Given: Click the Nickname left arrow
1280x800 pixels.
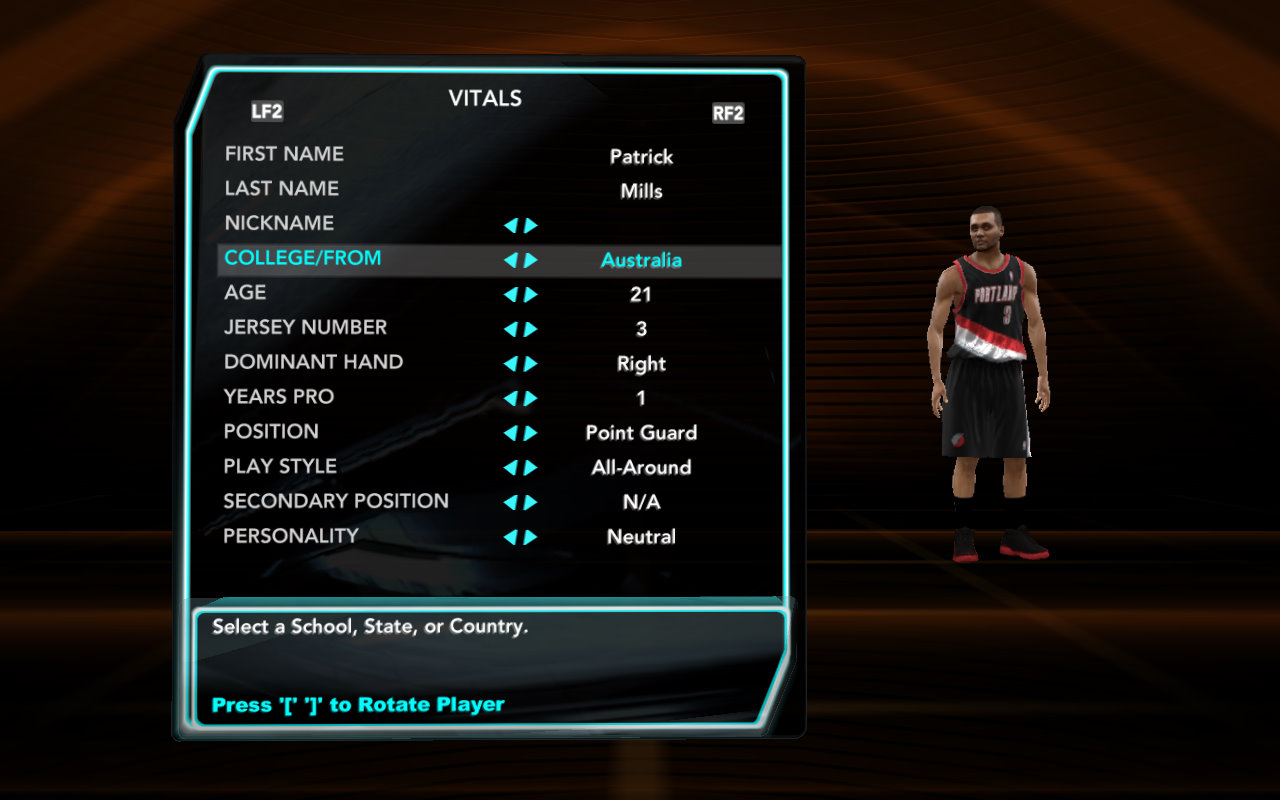Looking at the screenshot, I should coord(510,226).
